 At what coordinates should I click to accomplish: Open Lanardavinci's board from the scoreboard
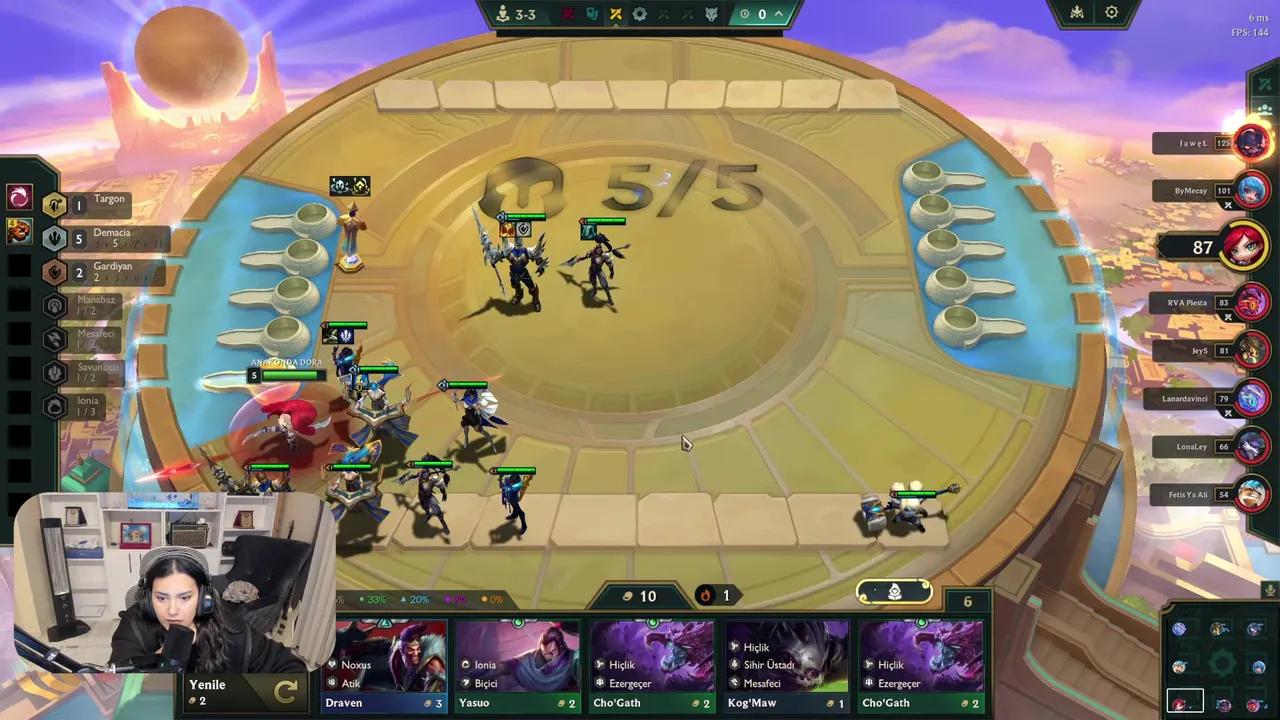pos(1250,398)
